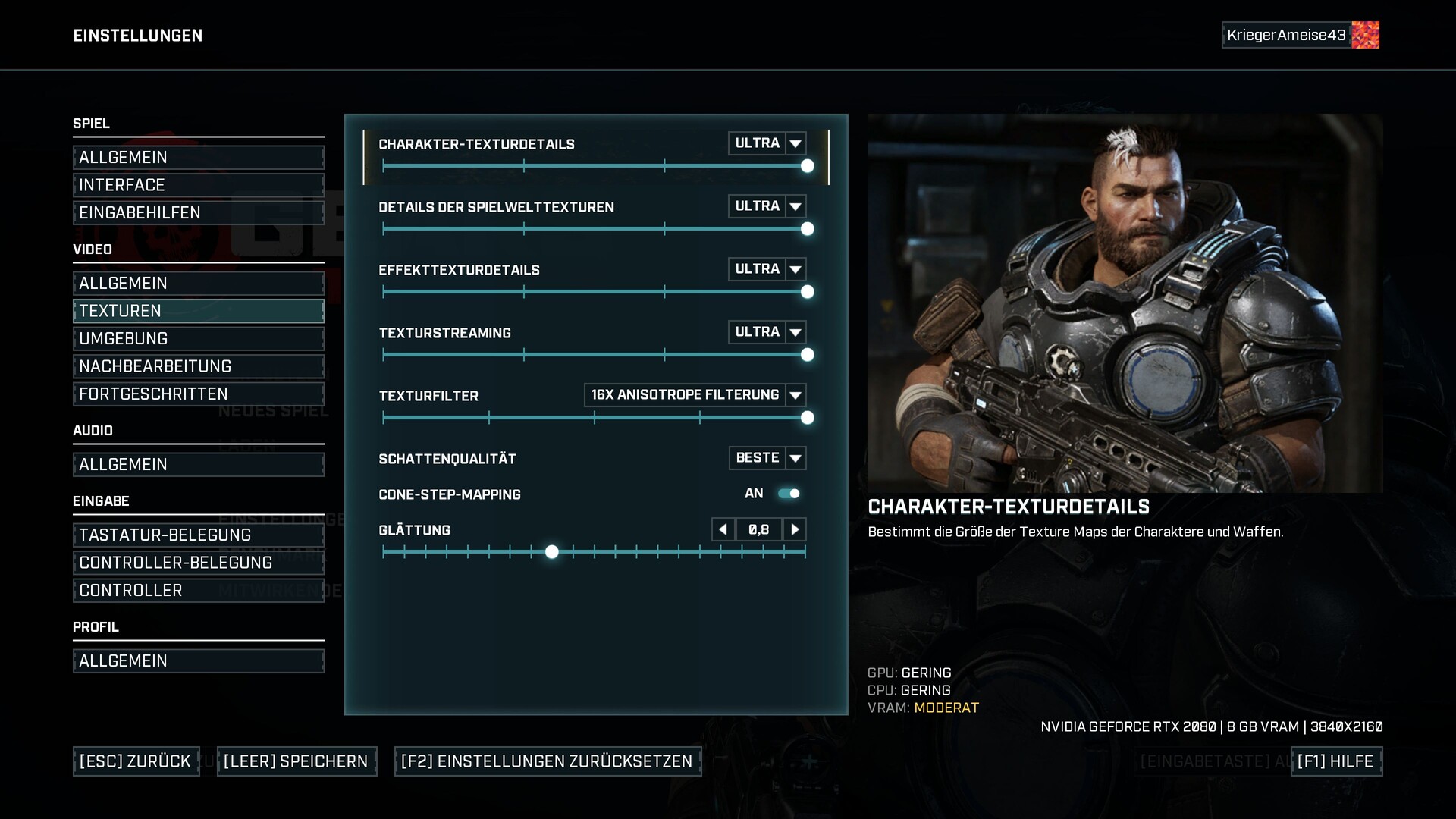Open the Umgebung video settings
Viewport: 1456px width, 819px height.
(x=199, y=339)
